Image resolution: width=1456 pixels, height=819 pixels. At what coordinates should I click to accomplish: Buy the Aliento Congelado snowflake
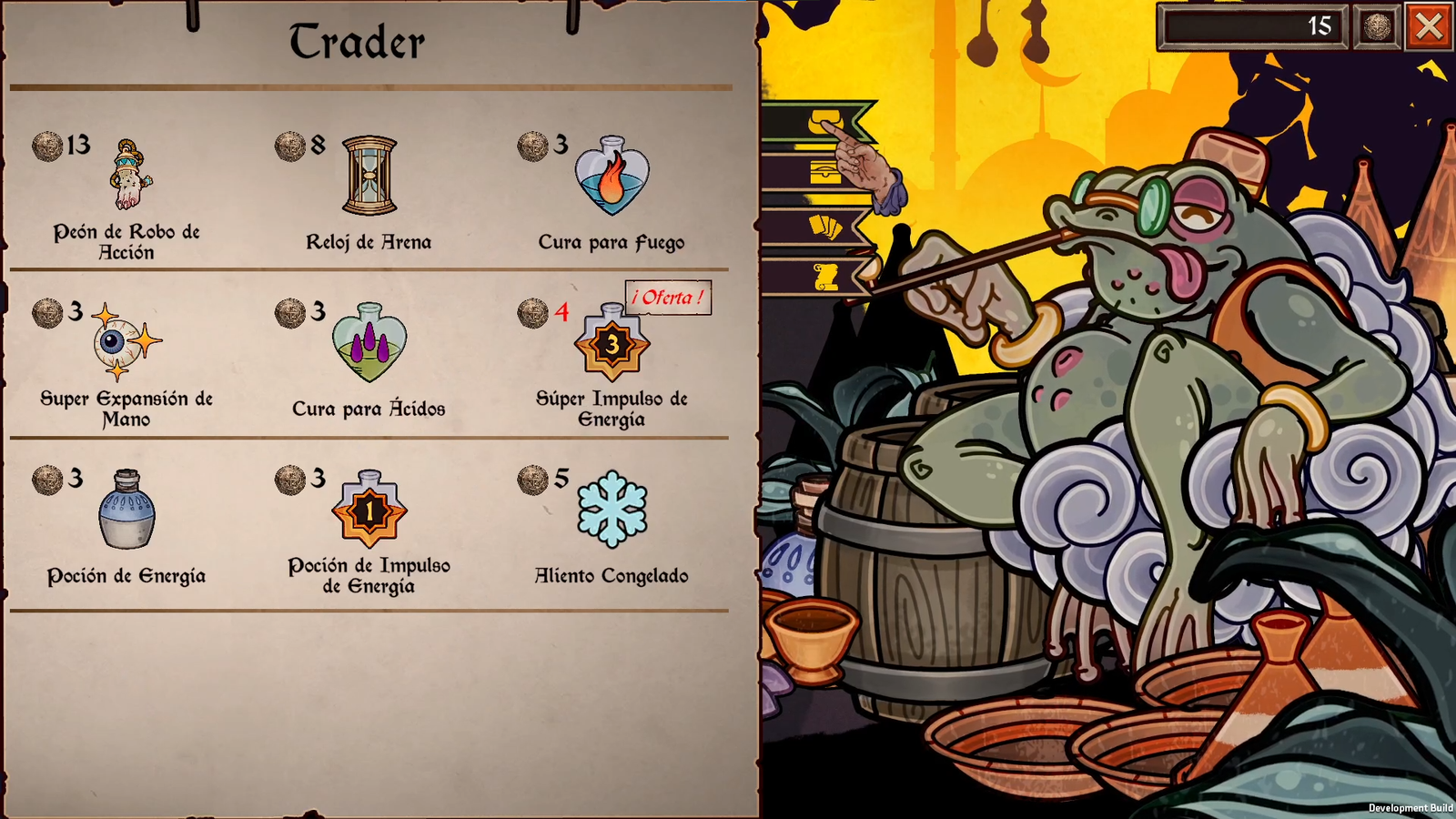point(612,510)
